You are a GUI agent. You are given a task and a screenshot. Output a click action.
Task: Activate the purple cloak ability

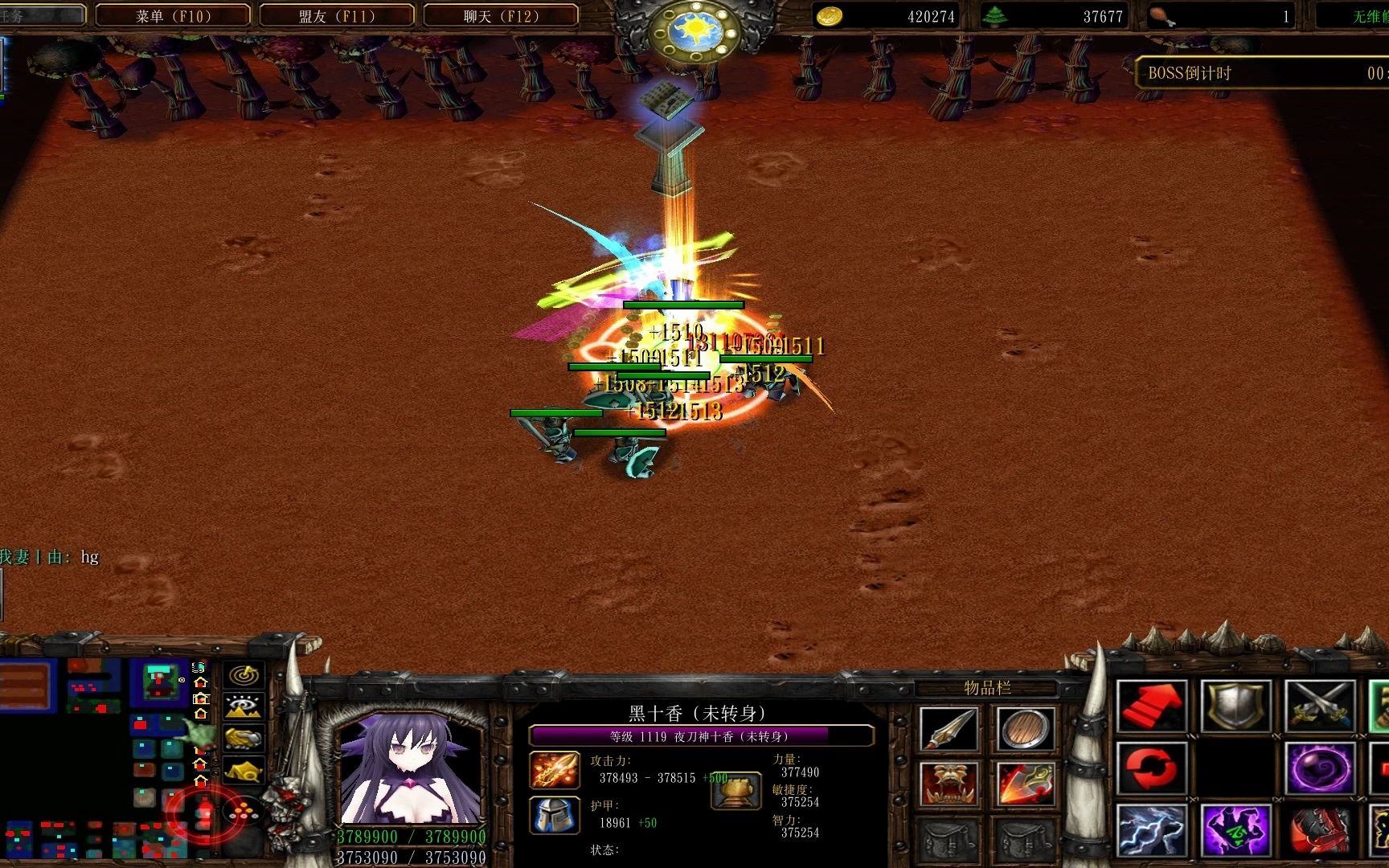[x=1238, y=829]
